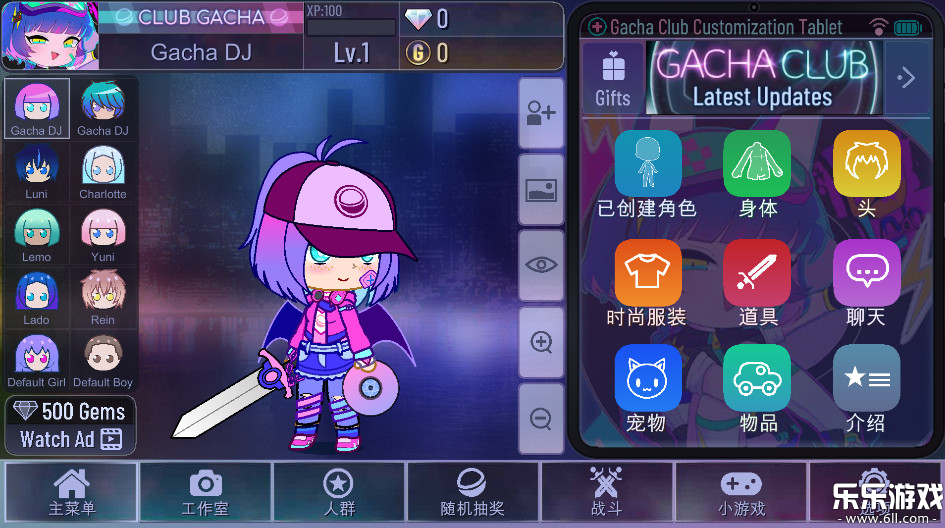
Task: Pick the Default Boy character slot
Action: pos(103,360)
